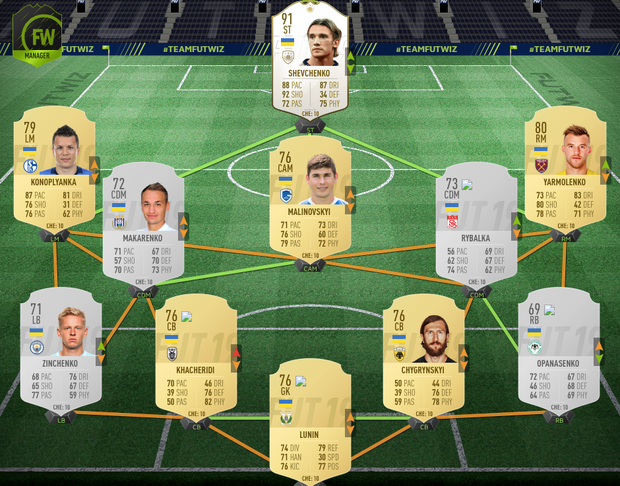Choose the Rybalka CDM card
620x486 pixels.
click(476, 223)
